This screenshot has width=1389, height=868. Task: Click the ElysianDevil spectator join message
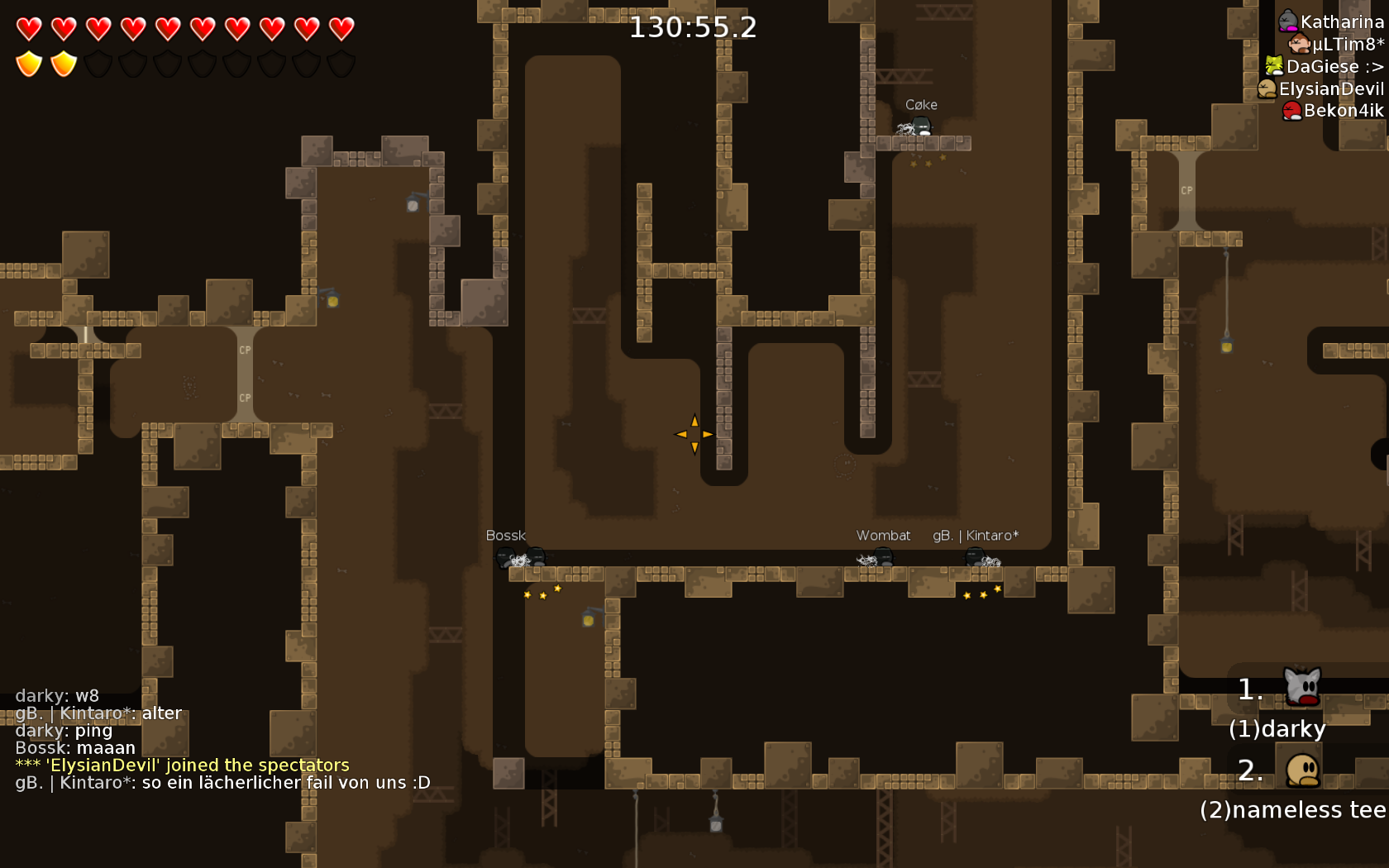pyautogui.click(x=183, y=765)
